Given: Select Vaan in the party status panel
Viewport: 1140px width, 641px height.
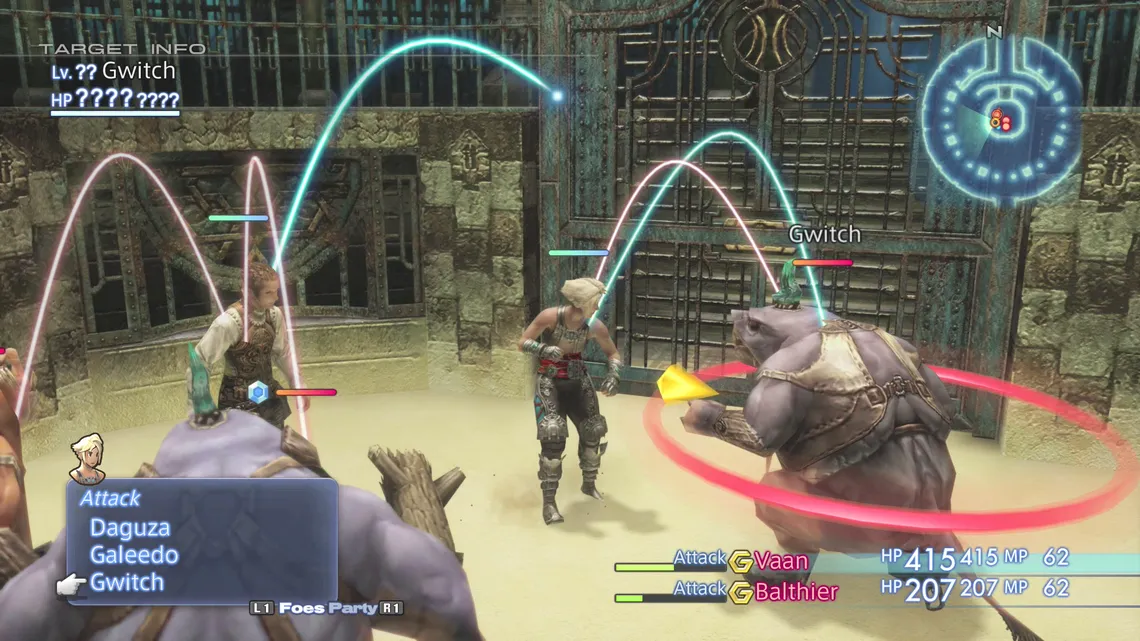Looking at the screenshot, I should point(781,560).
